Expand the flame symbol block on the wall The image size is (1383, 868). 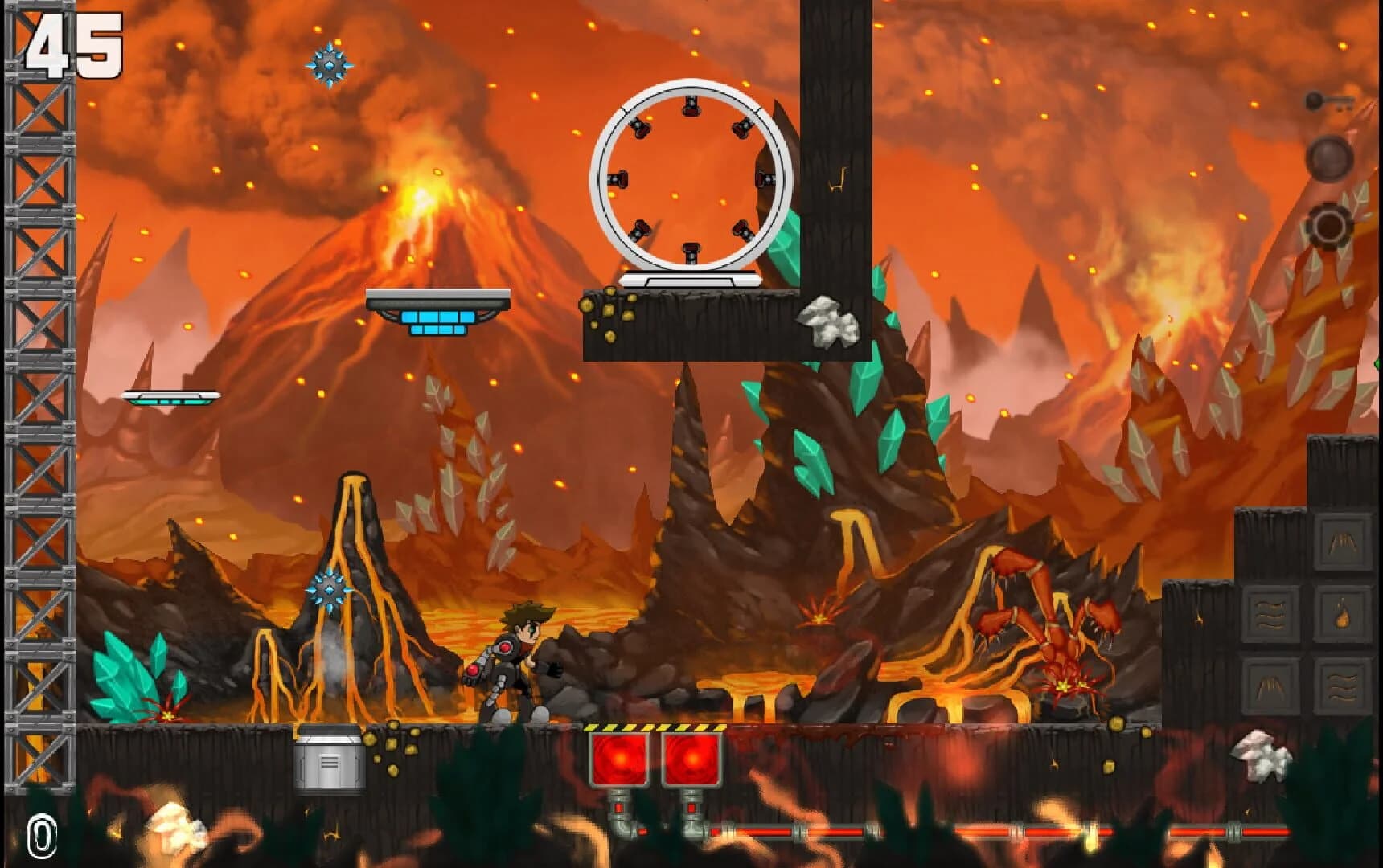point(1343,616)
